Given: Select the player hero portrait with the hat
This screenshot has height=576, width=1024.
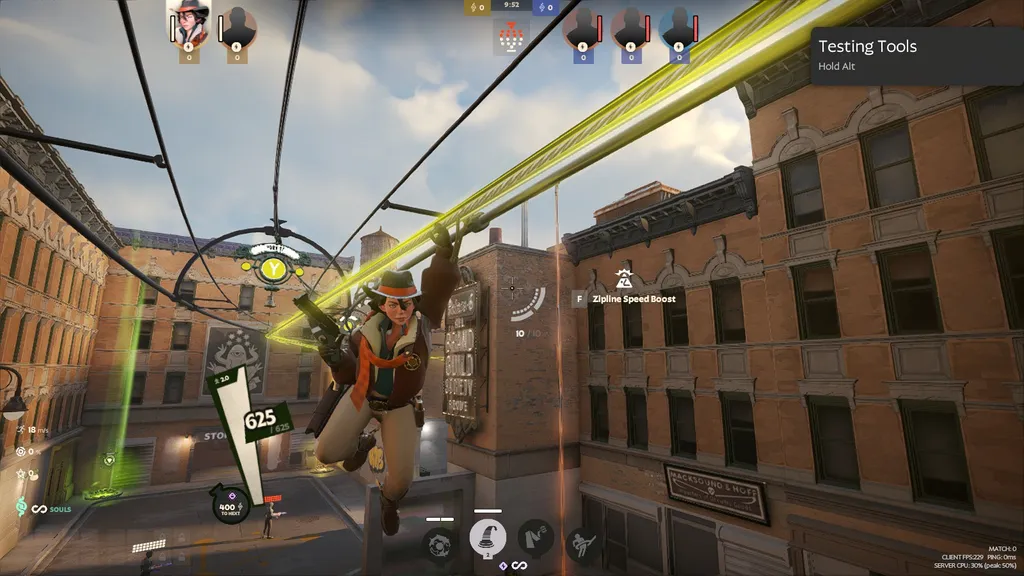Looking at the screenshot, I should click(x=189, y=23).
